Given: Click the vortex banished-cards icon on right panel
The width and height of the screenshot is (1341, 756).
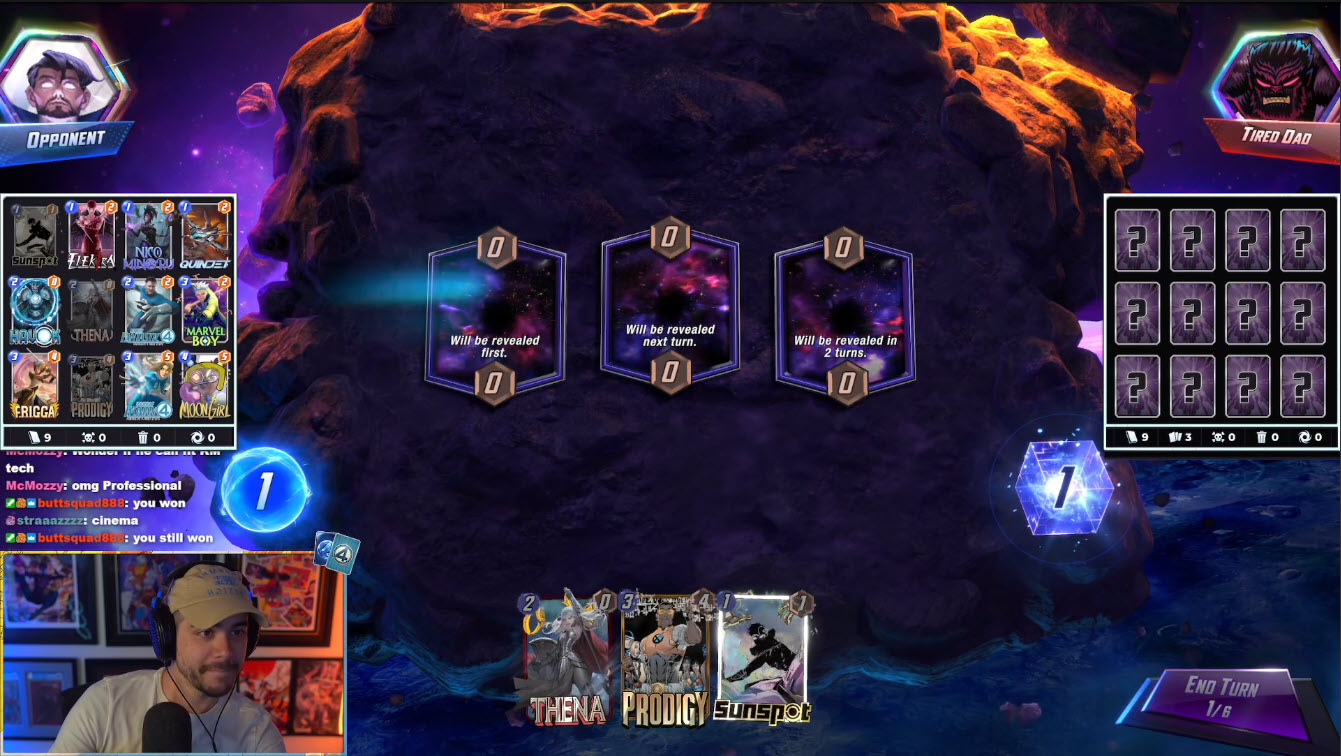Looking at the screenshot, I should click(x=1306, y=438).
